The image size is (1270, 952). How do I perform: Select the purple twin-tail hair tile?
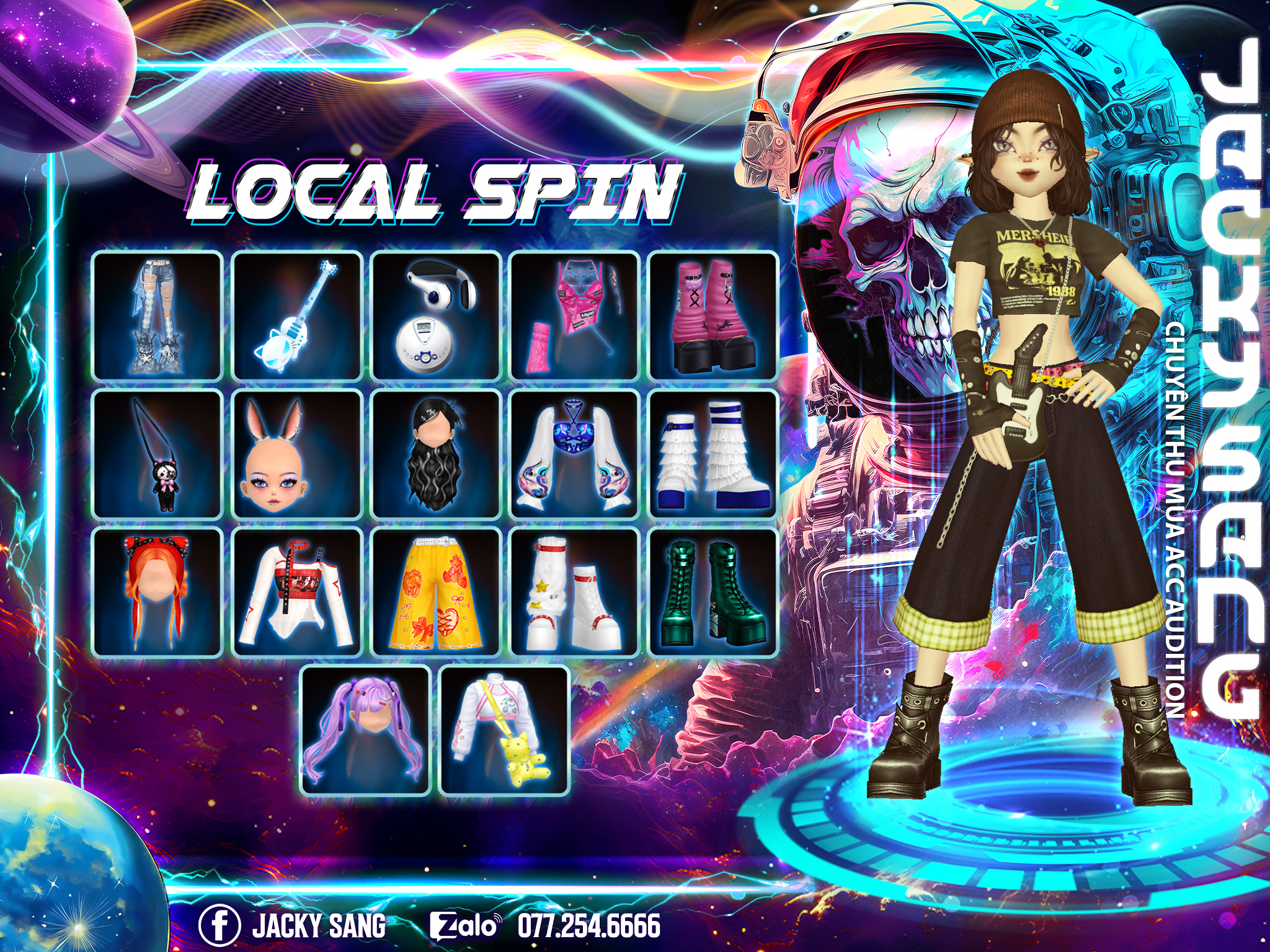(366, 731)
